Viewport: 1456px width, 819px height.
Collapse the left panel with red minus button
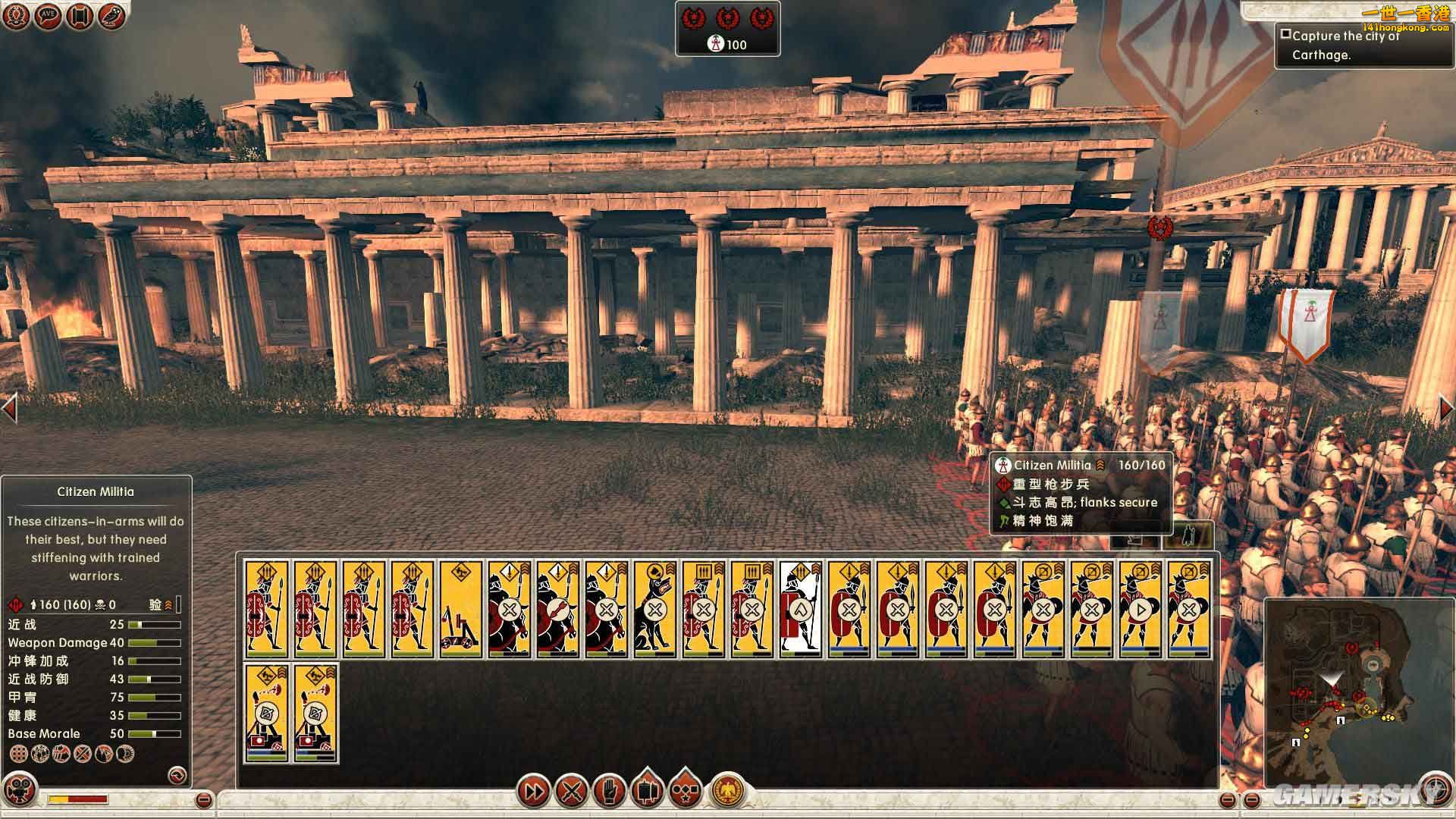[203, 799]
